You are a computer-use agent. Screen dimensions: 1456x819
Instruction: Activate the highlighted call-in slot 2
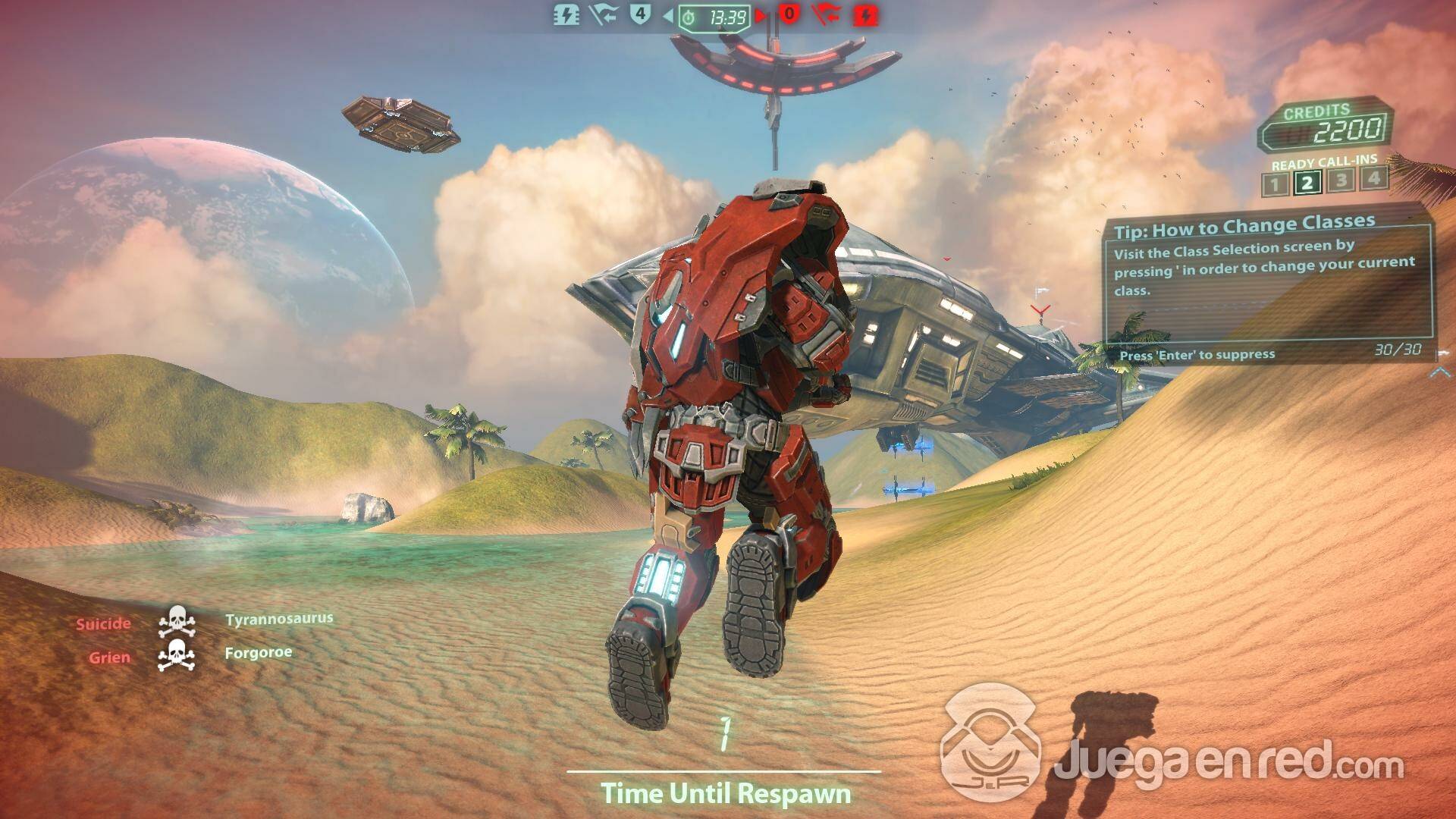pyautogui.click(x=1307, y=183)
